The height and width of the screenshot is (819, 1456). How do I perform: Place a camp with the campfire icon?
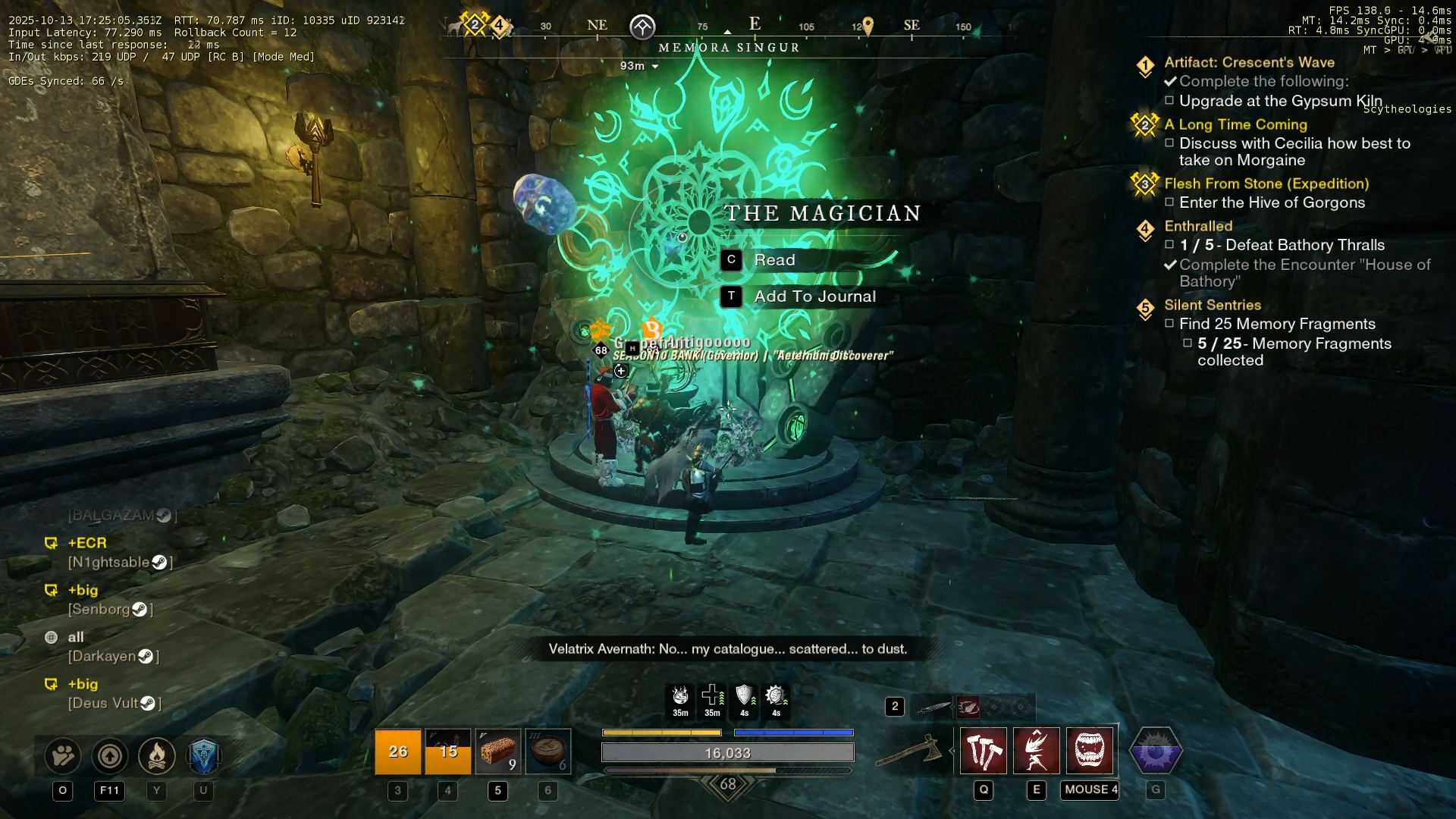[157, 755]
